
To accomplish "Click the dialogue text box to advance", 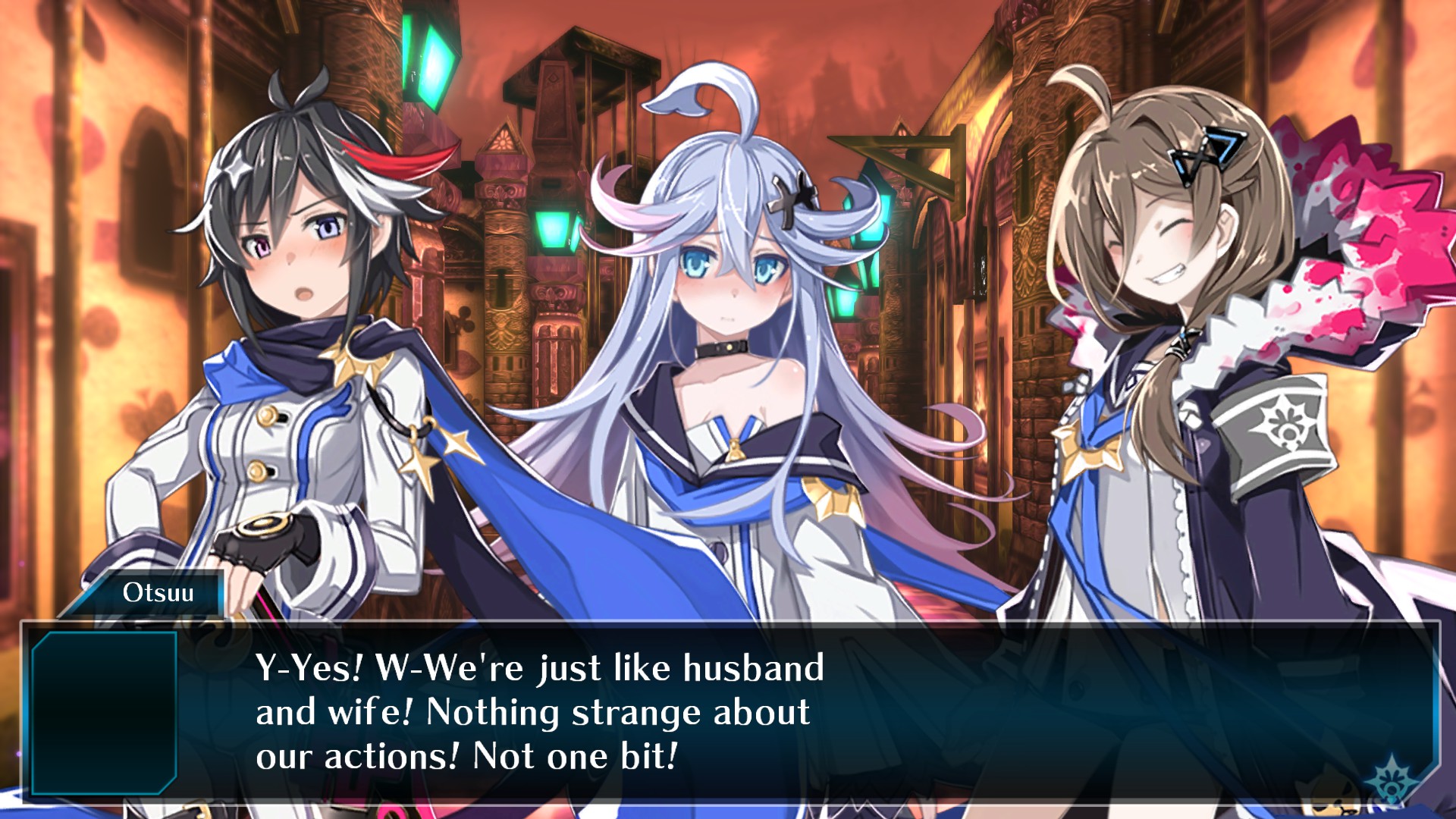I will coord(728,713).
